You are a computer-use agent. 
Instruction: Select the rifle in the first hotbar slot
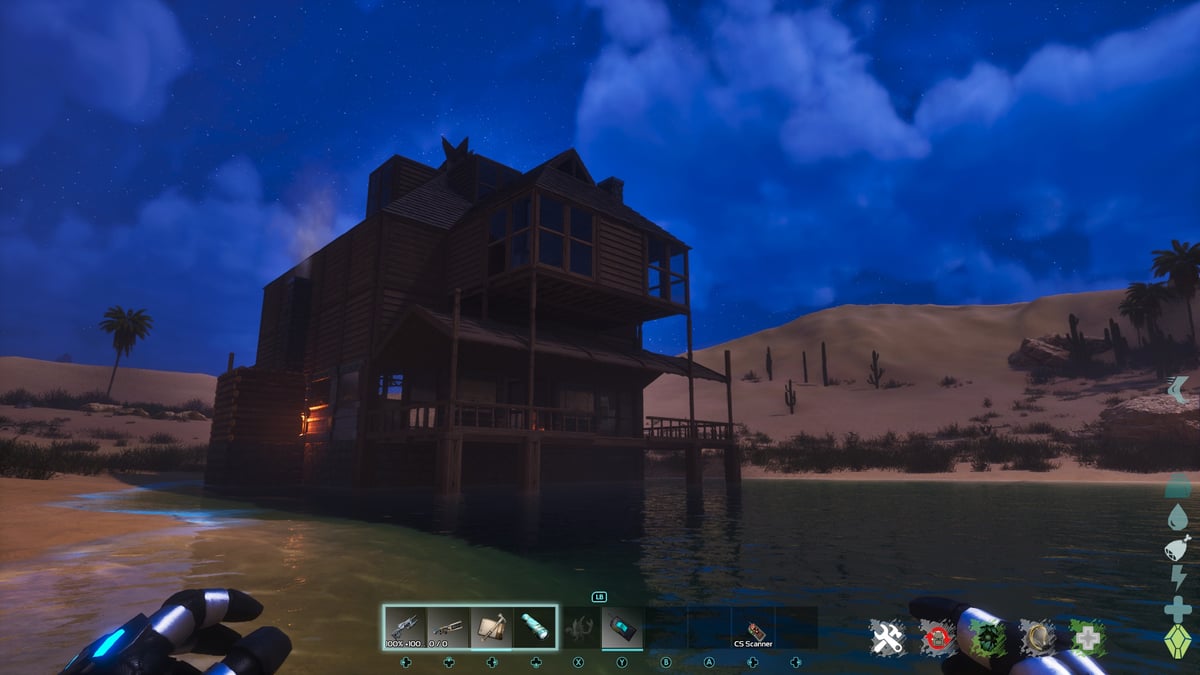tap(405, 627)
